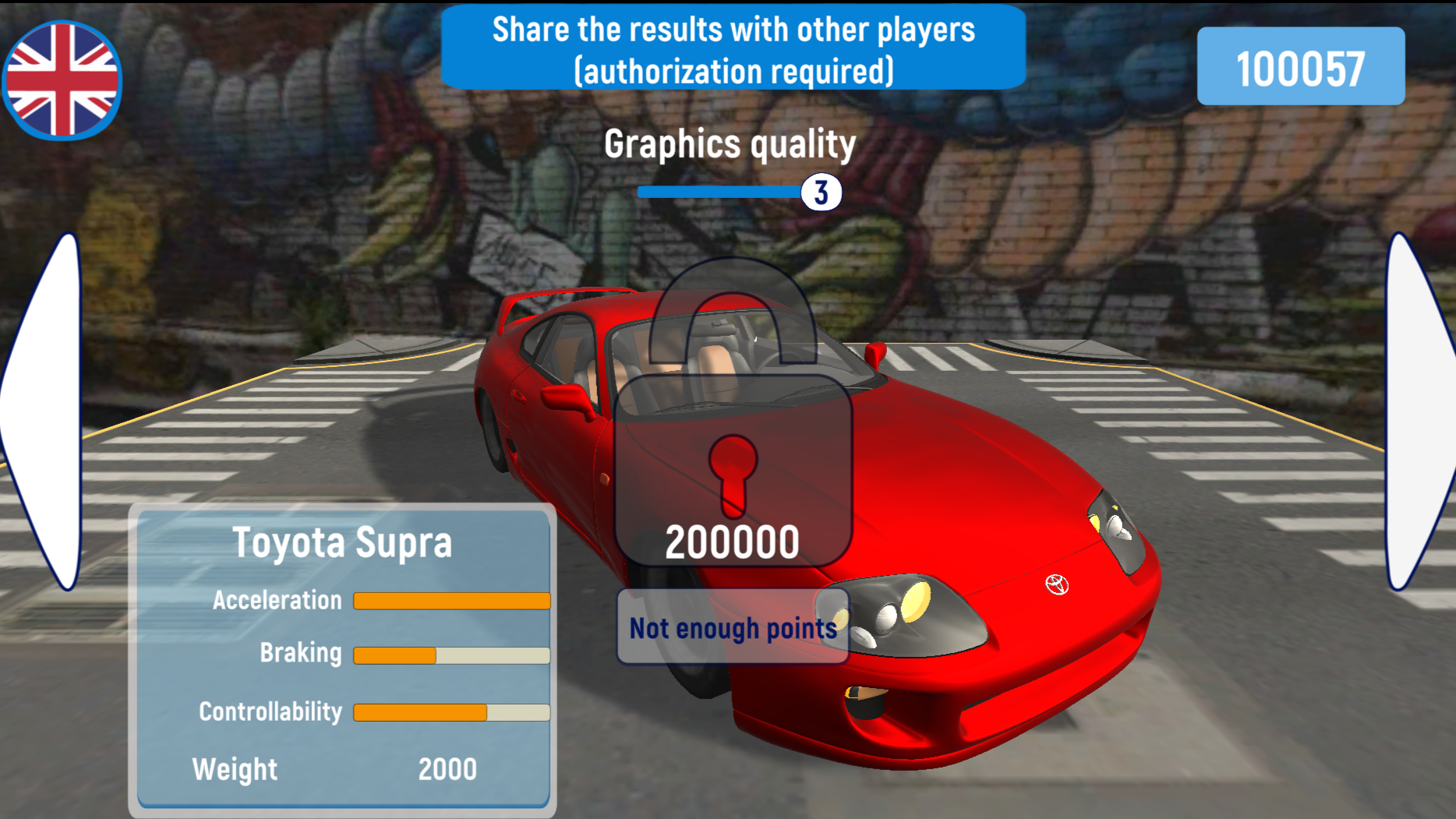Click the slider handle showing 3

pos(821,191)
